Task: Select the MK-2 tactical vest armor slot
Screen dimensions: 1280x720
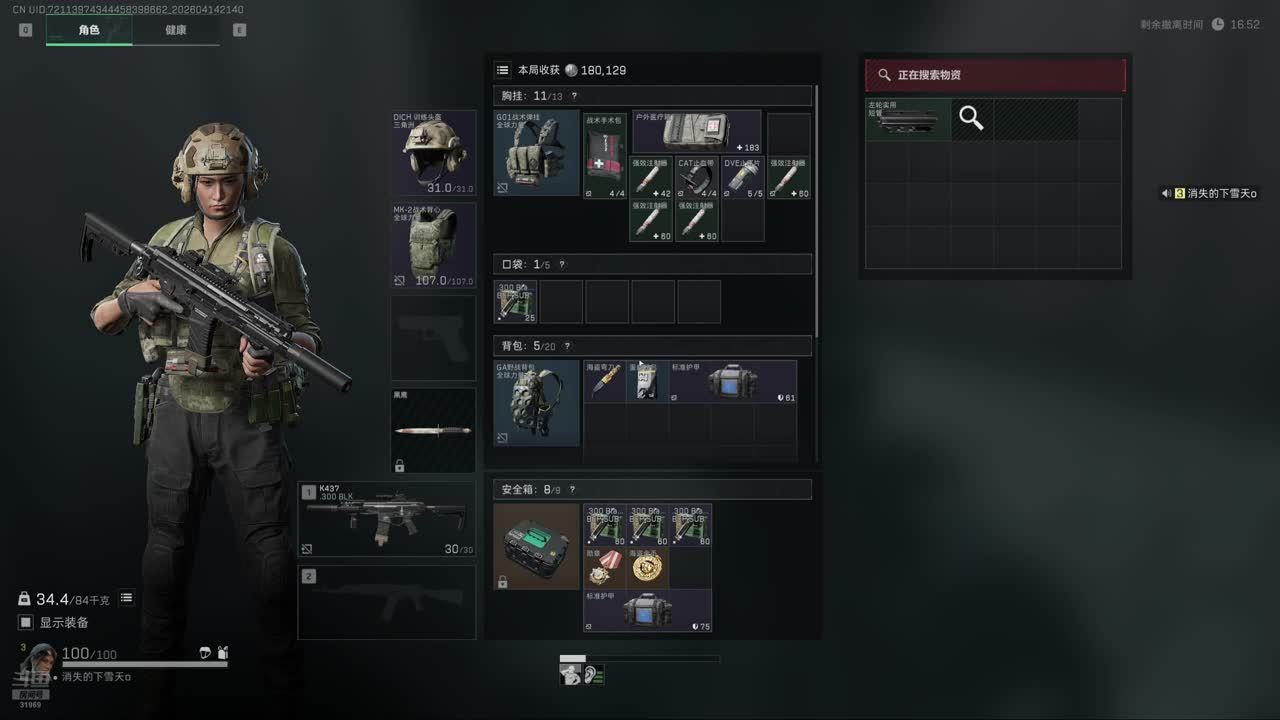Action: tap(434, 245)
